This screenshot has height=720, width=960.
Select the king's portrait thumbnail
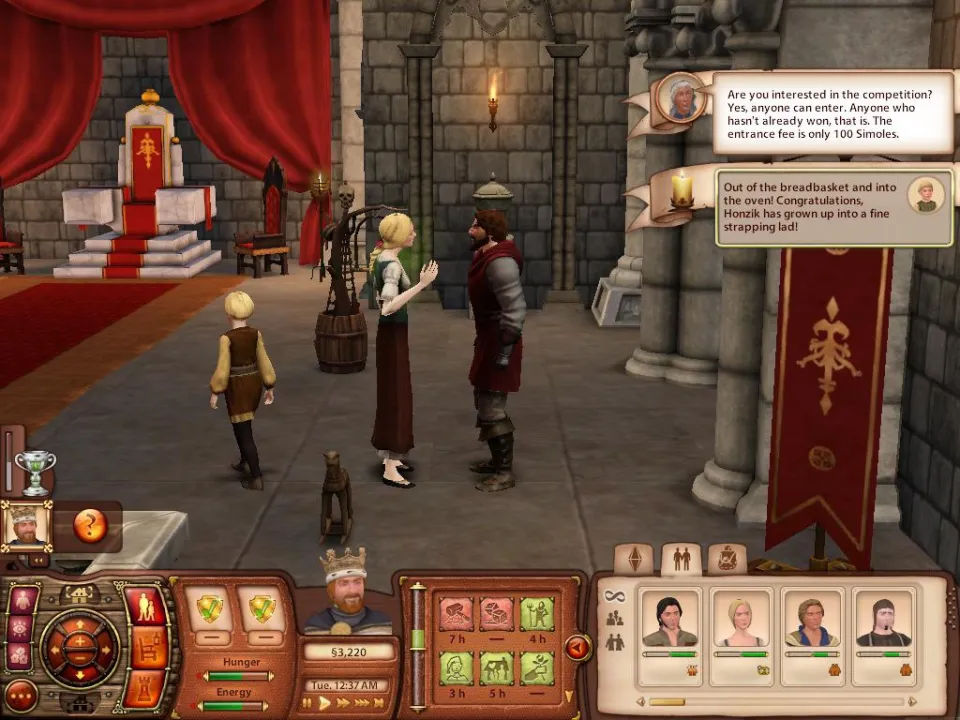point(25,525)
